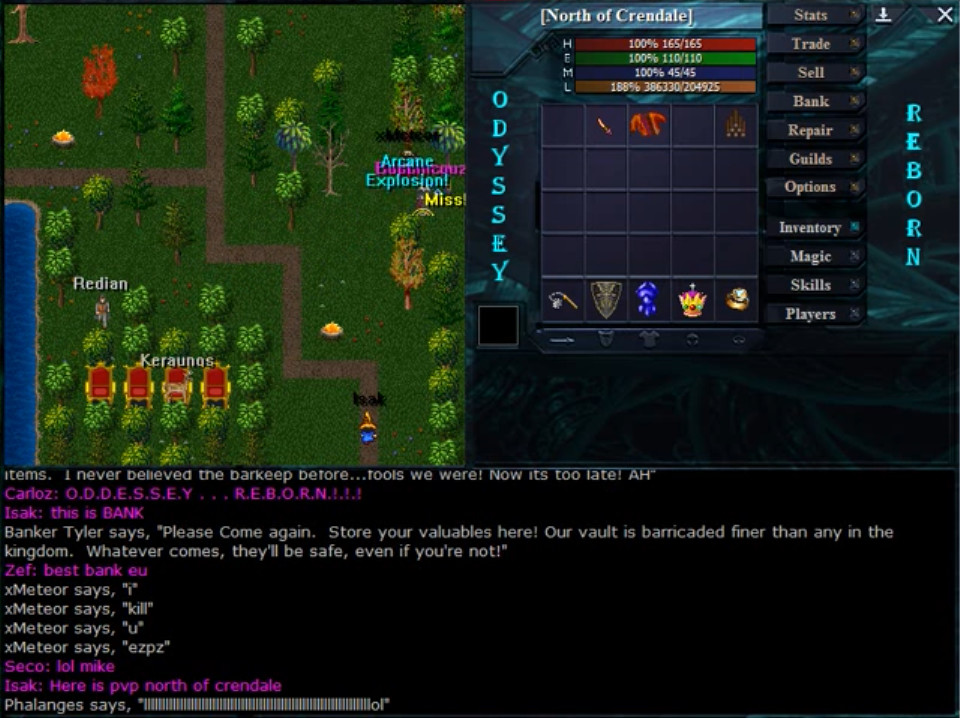Switch to the Inventory tab

(812, 228)
